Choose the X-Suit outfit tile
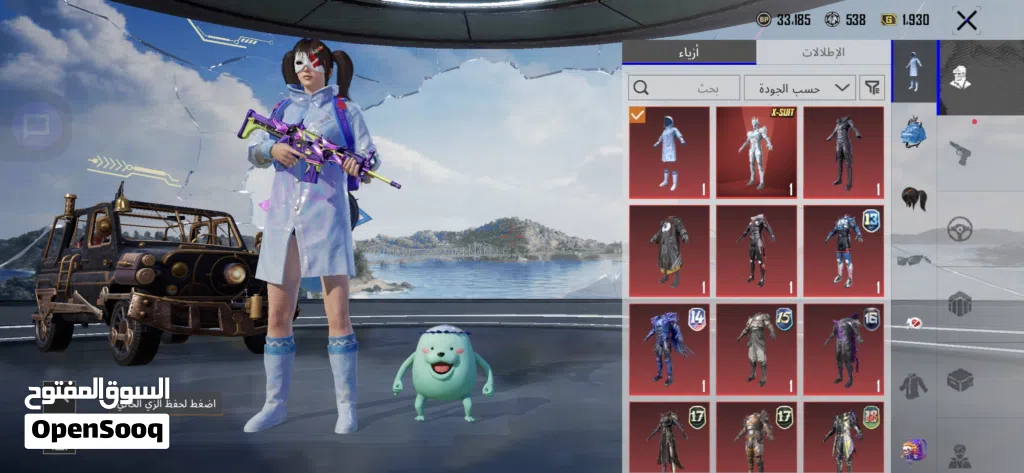1024x473 pixels. tap(756, 152)
